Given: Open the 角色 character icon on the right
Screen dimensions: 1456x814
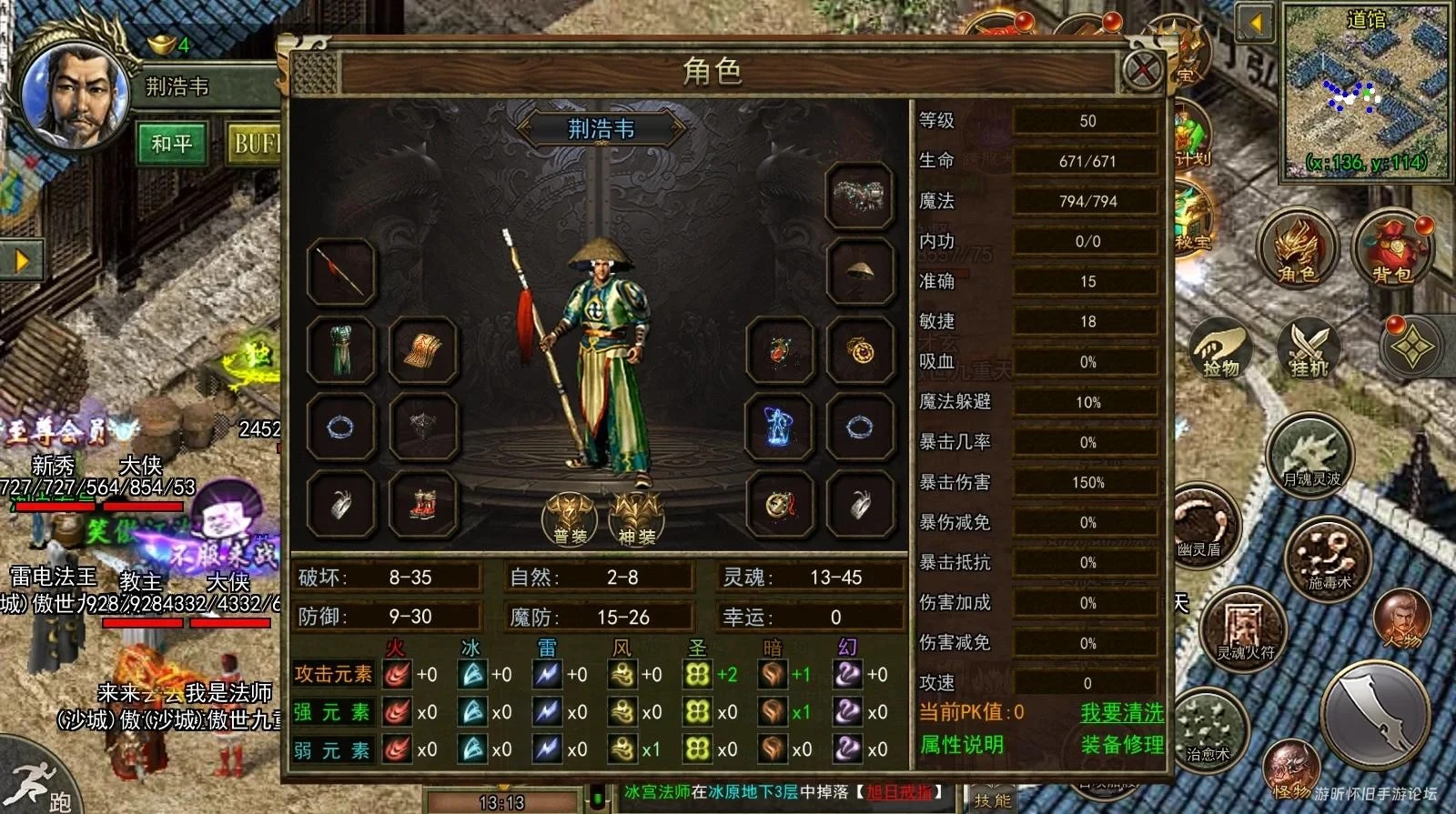Looking at the screenshot, I should pyautogui.click(x=1299, y=251).
